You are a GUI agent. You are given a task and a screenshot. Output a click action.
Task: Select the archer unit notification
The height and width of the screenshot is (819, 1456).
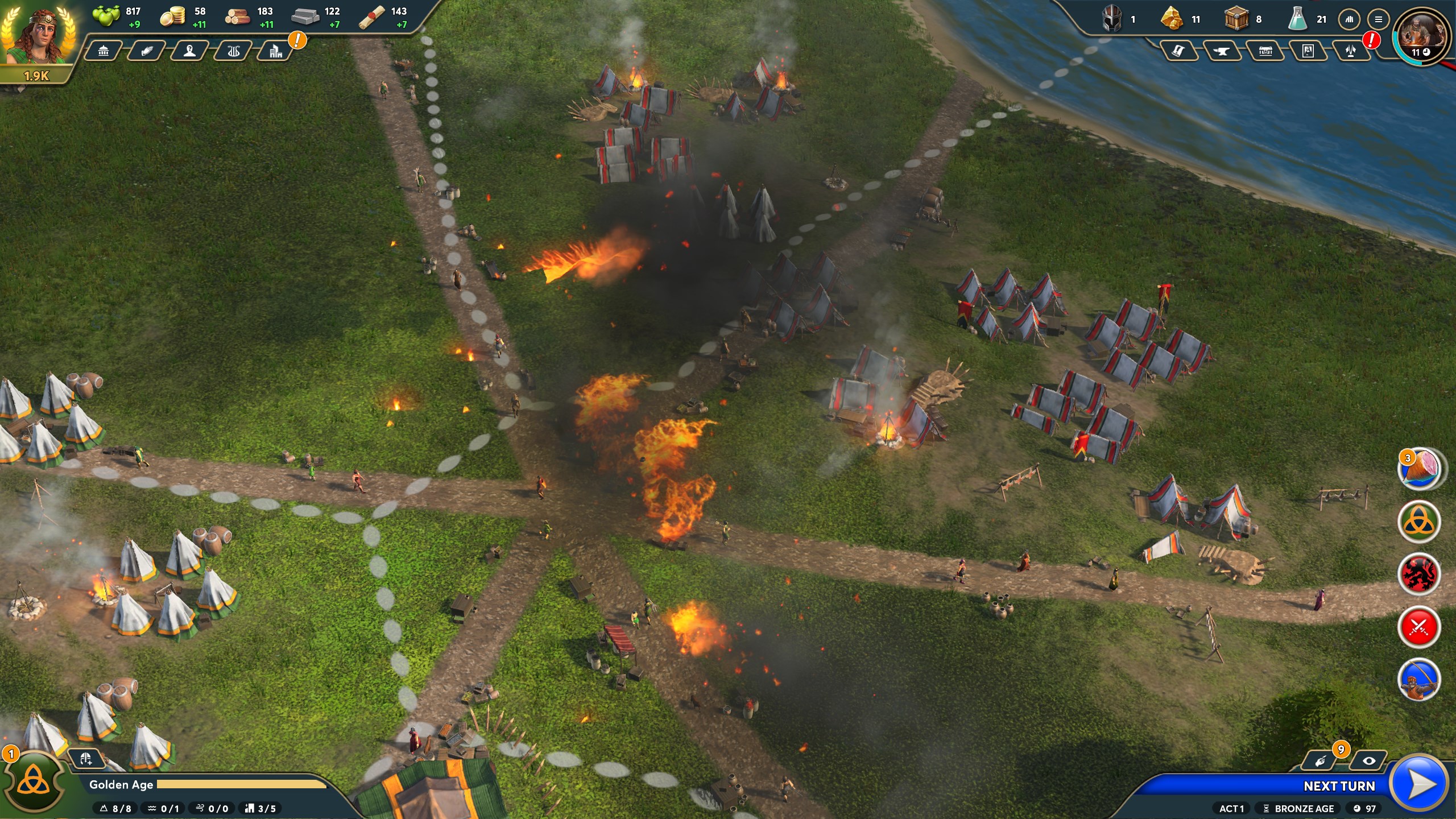click(x=1419, y=680)
